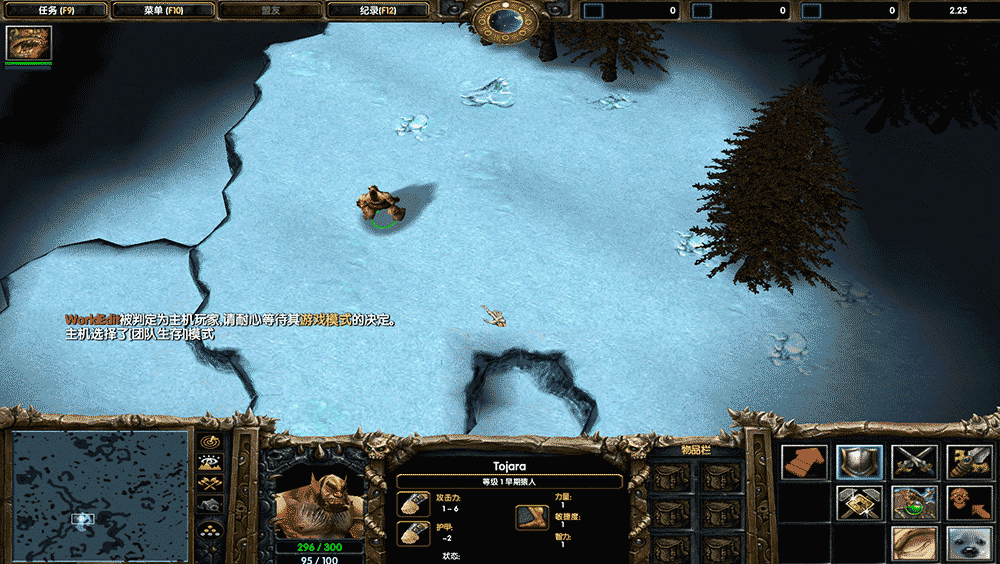This screenshot has height=564, width=1000.
Task: Choose the white seal face ability icon
Action: pyautogui.click(x=969, y=542)
